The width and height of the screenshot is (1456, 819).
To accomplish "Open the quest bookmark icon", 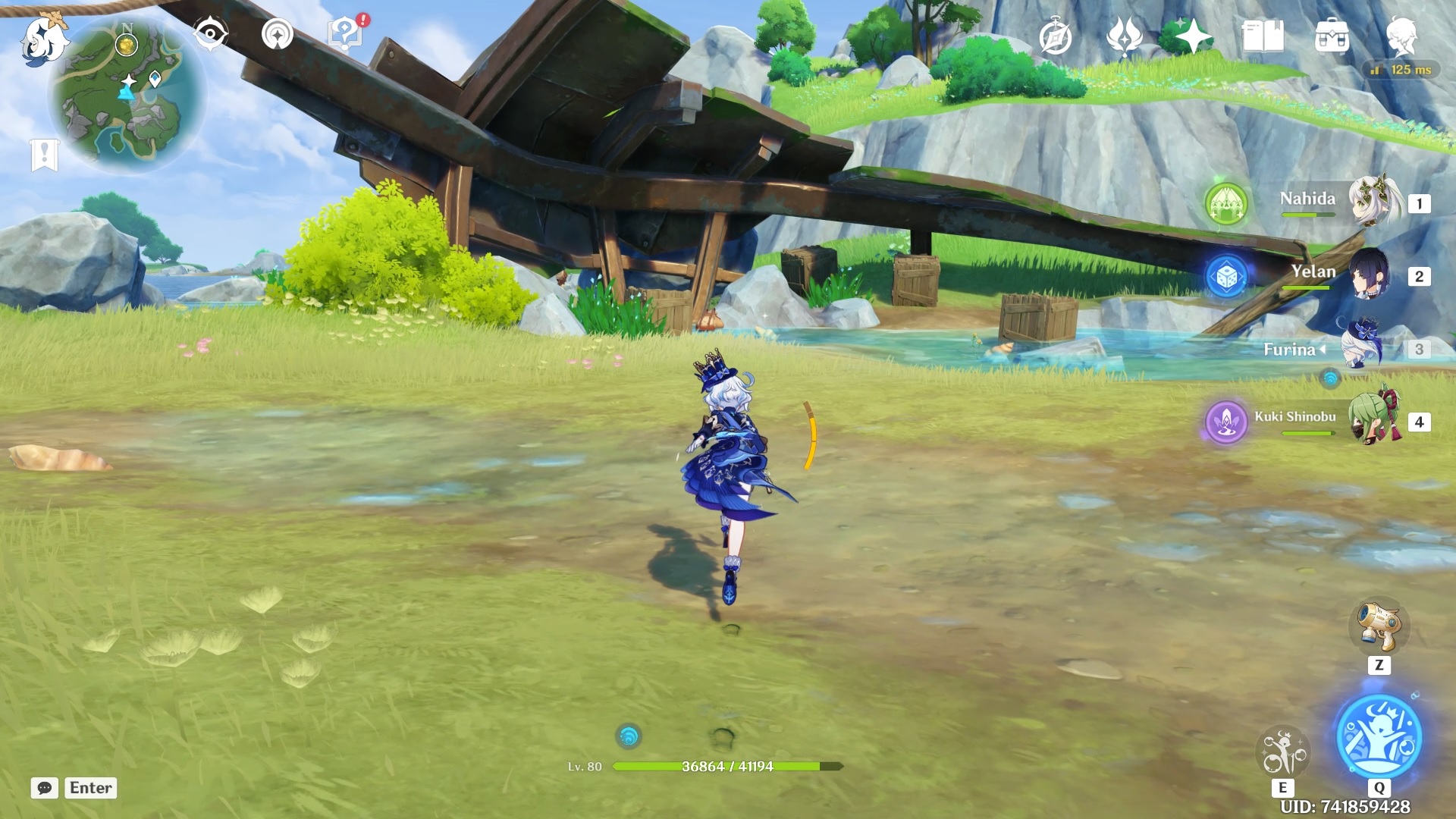I will tap(44, 155).
